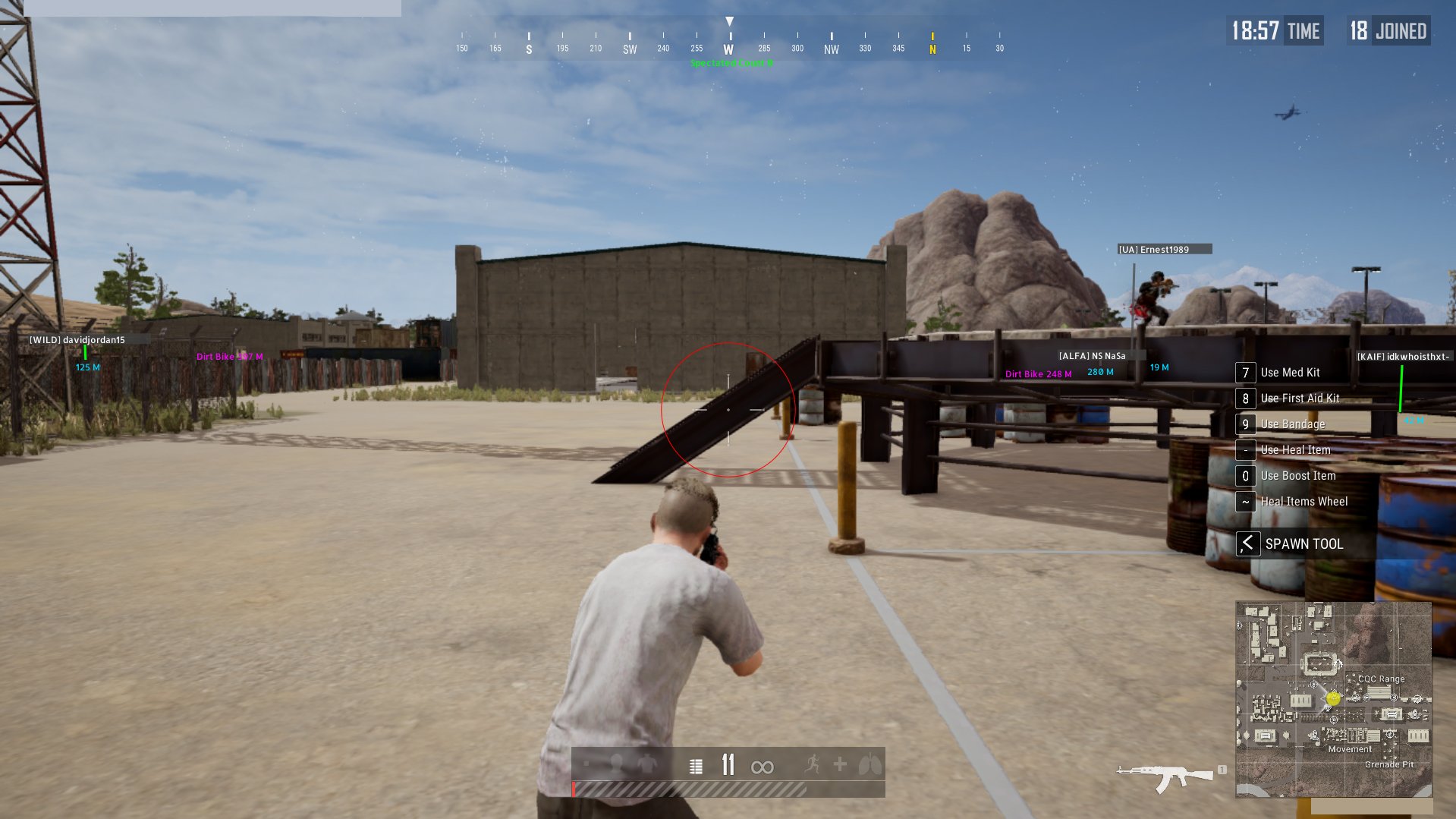Viewport: 1456px width, 819px height.
Task: Click the heal plus icon in the HUD
Action: [x=839, y=765]
